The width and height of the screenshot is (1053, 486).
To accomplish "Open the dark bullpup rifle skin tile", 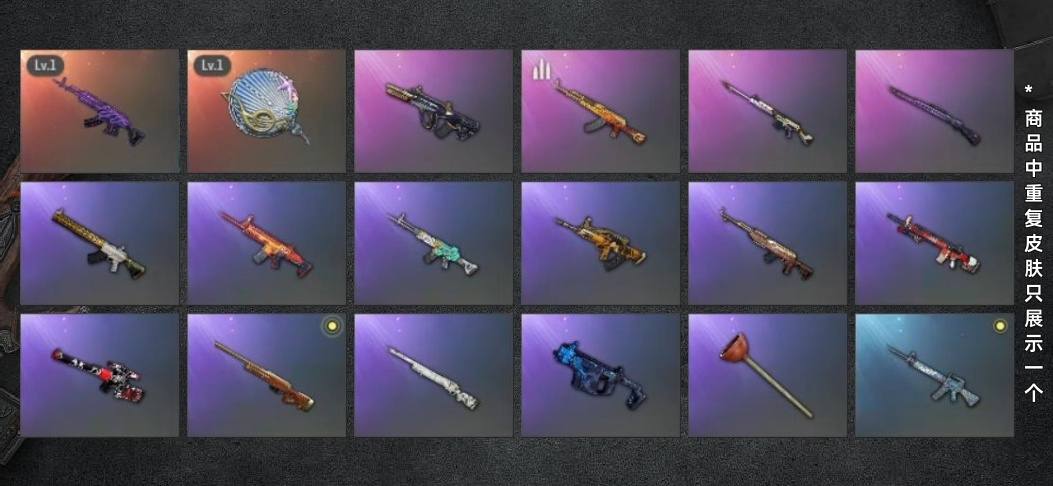I will 434,111.
